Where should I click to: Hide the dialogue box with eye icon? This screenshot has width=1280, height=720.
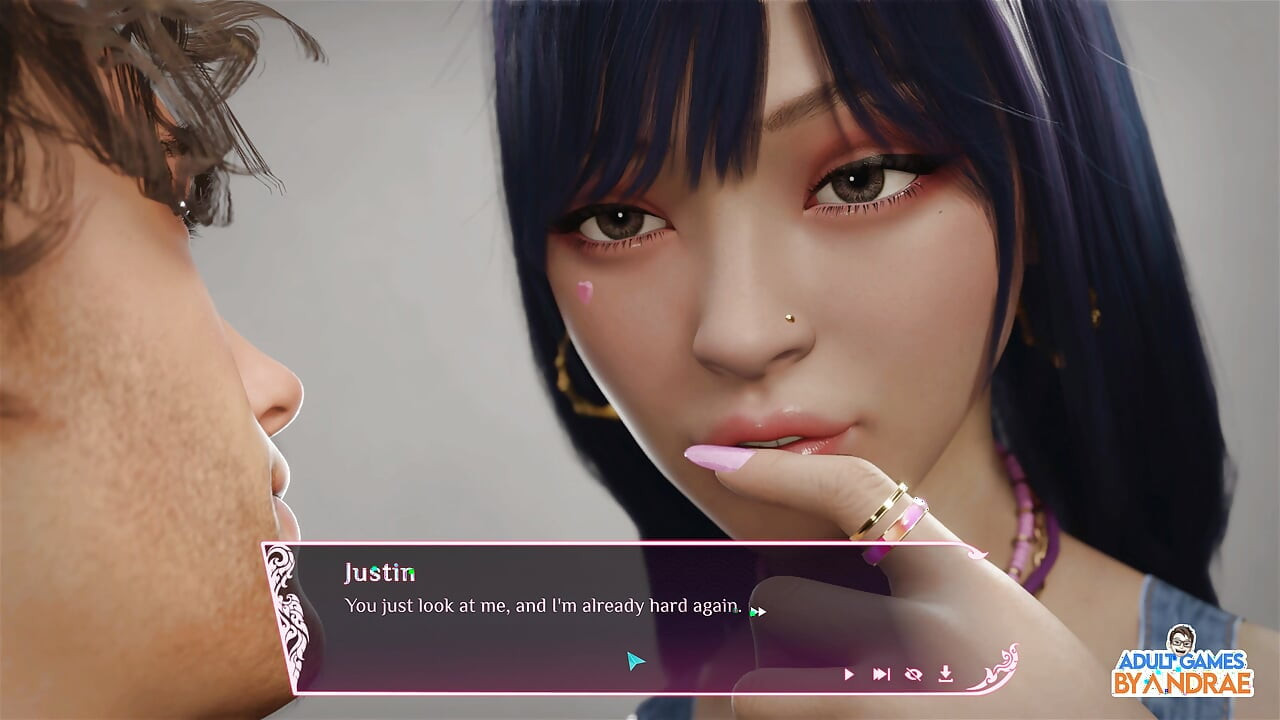913,675
